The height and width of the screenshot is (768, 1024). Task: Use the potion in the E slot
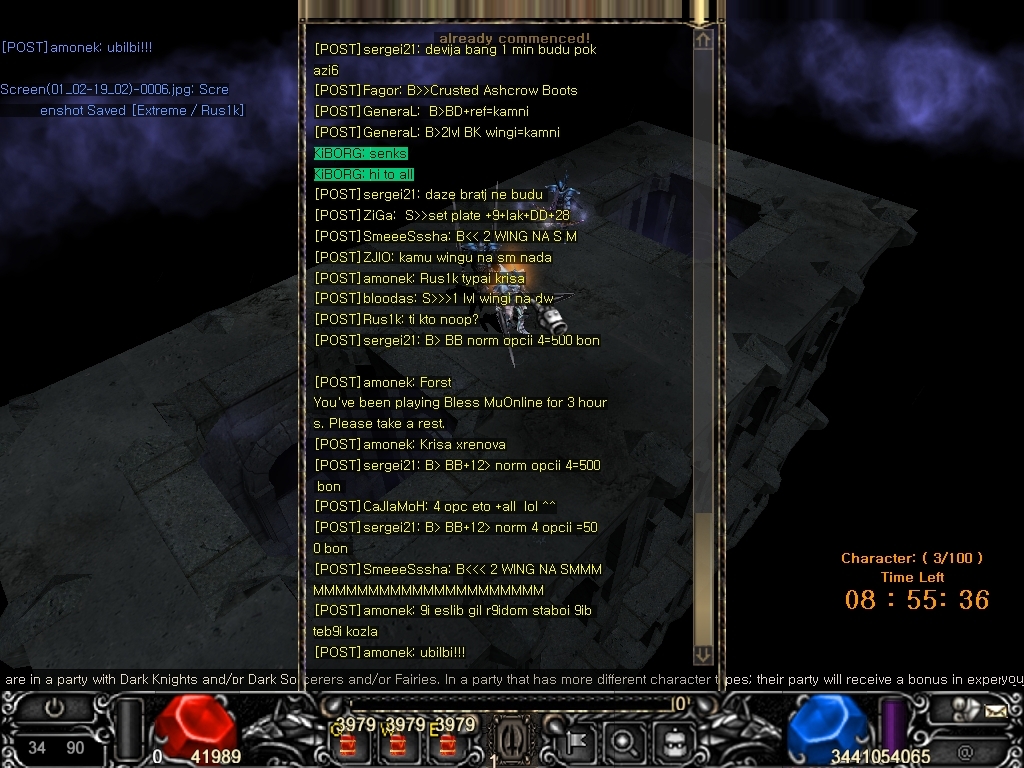448,744
